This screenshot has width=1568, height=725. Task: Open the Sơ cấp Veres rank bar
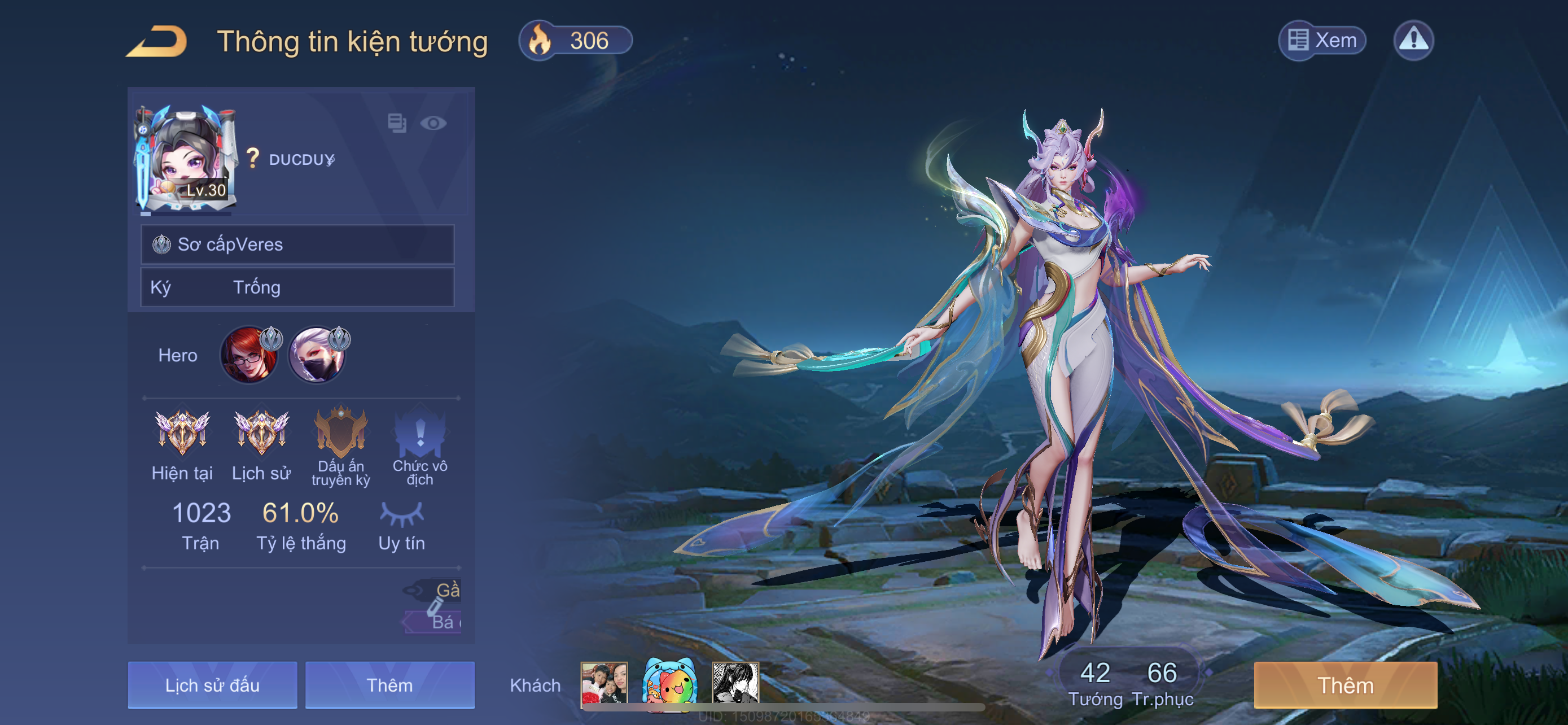297,244
